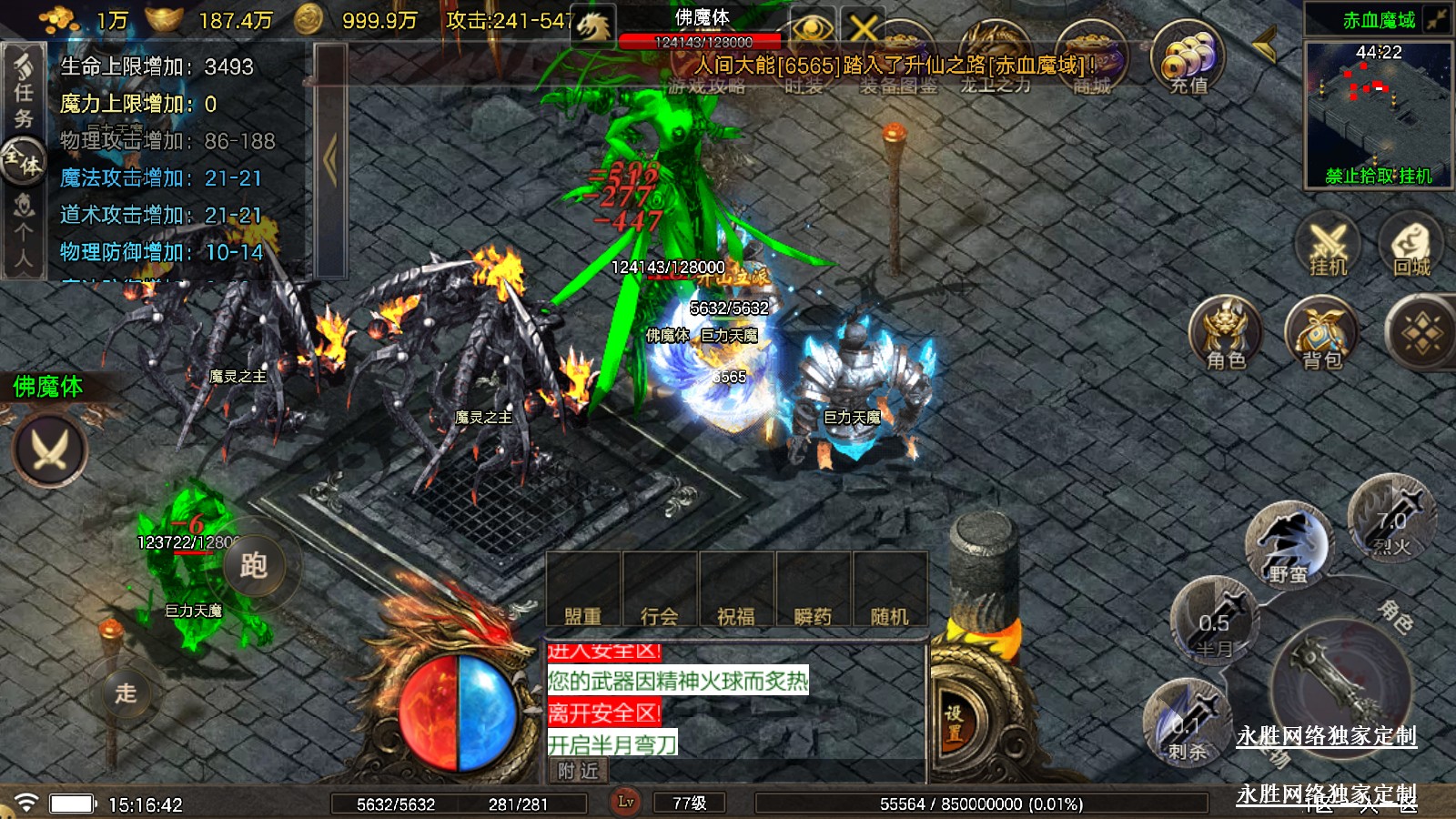The image size is (1456, 819).
Task: Use the 随机 random teleport shortcut
Action: 890,591
